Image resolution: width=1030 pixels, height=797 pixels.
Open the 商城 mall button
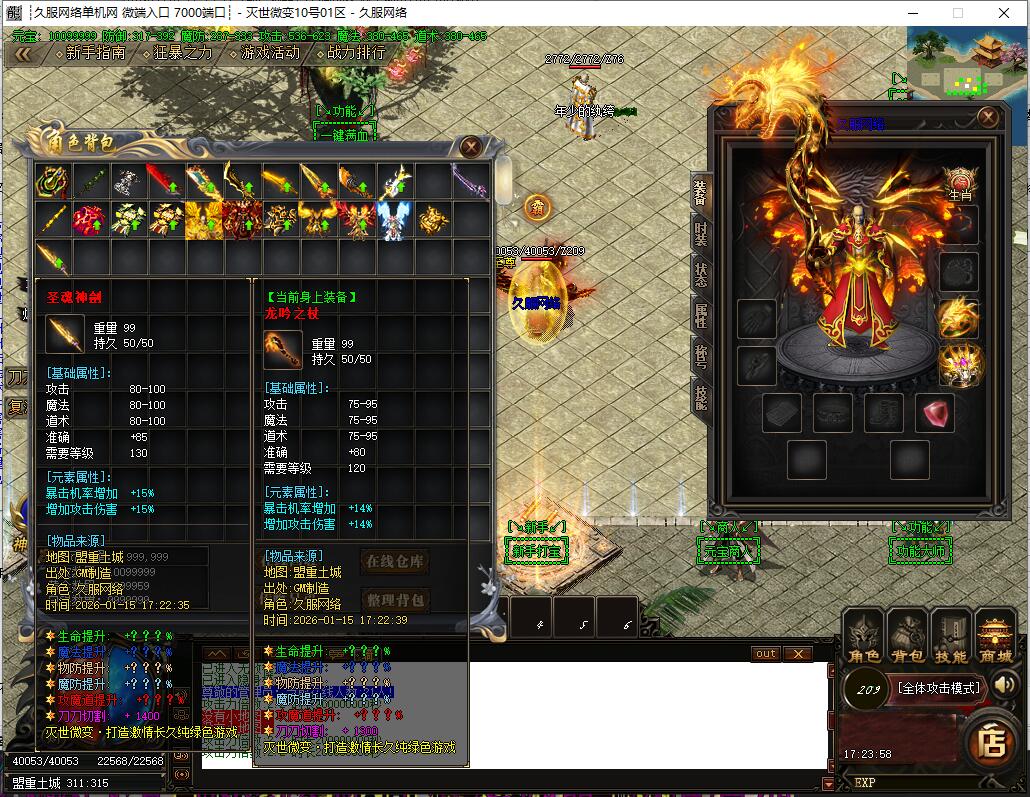click(x=995, y=637)
